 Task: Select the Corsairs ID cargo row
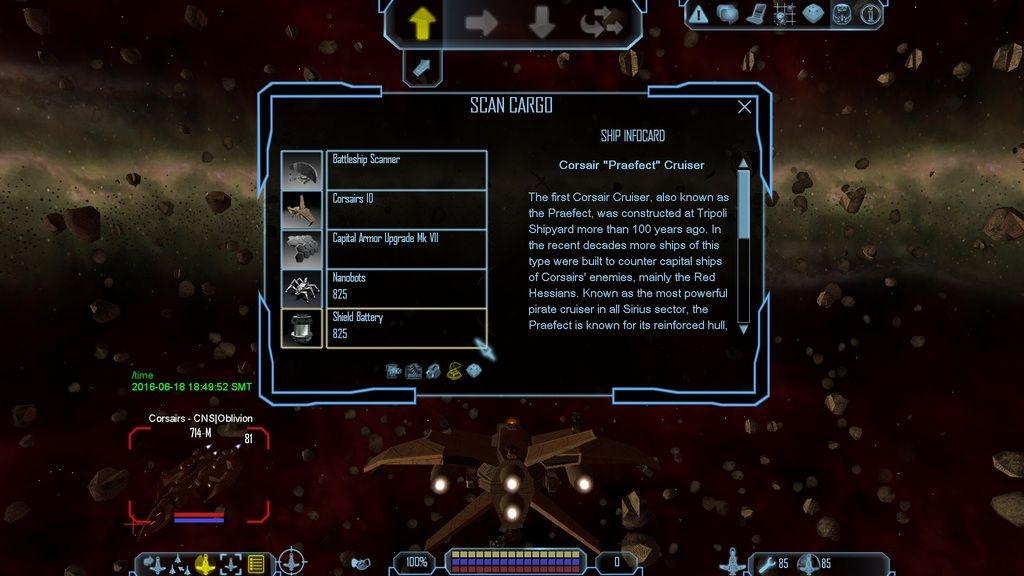coord(406,209)
